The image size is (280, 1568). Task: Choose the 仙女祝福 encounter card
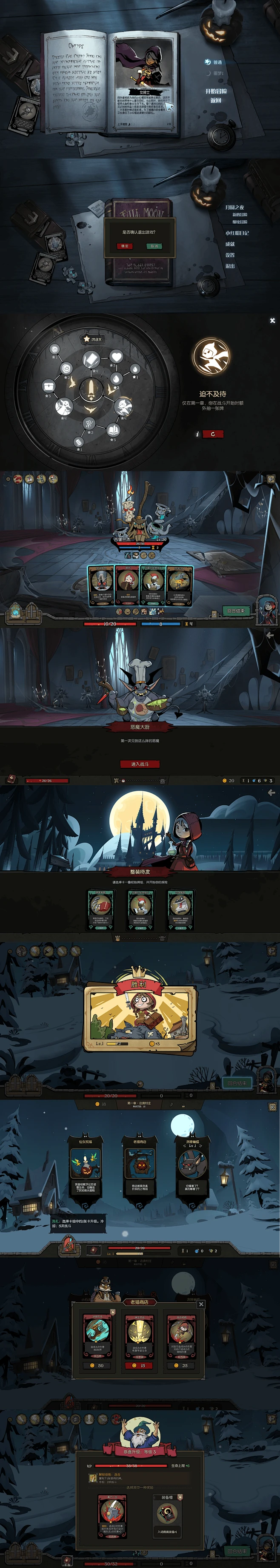pos(85,1168)
